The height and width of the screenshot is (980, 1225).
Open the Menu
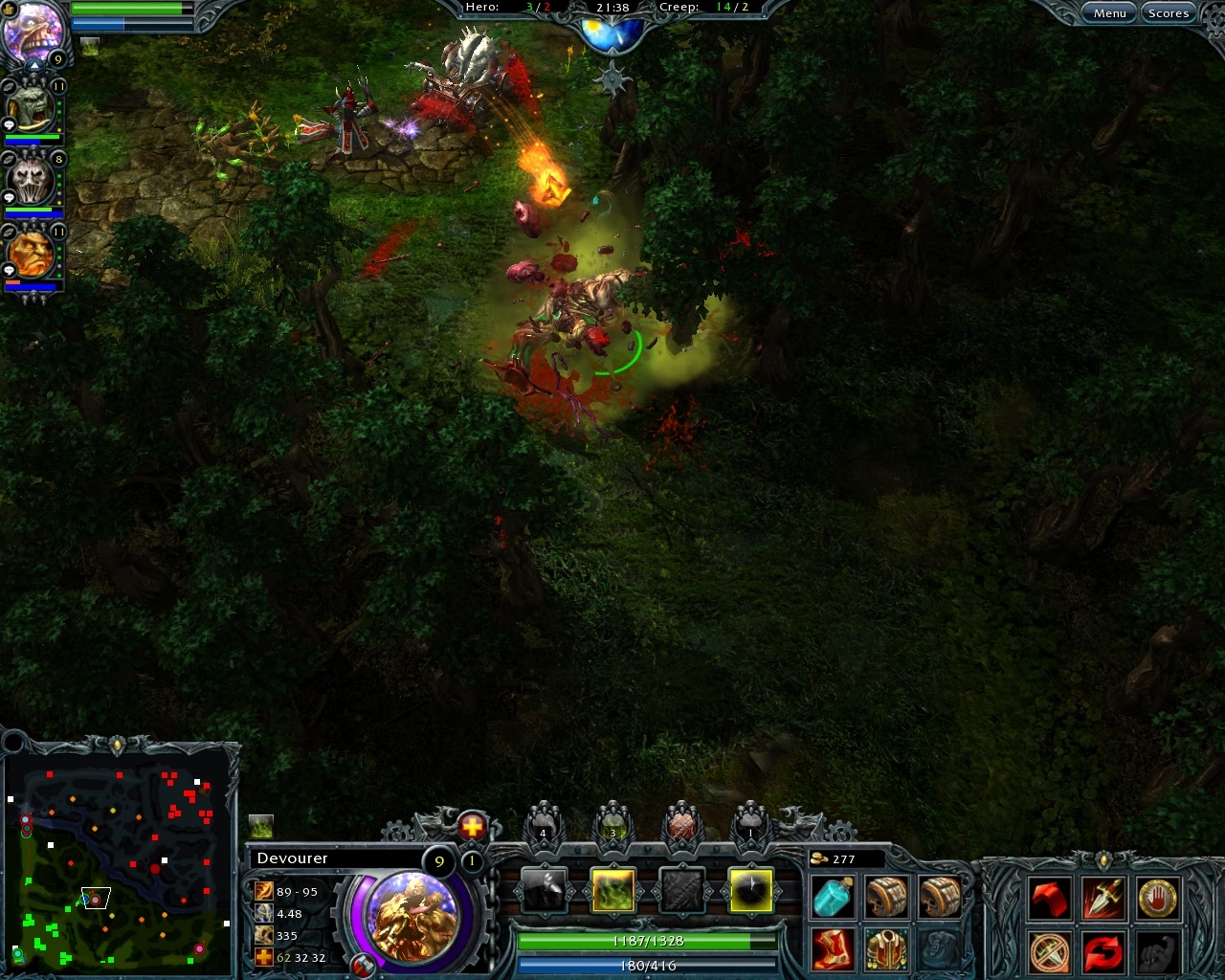[1107, 12]
